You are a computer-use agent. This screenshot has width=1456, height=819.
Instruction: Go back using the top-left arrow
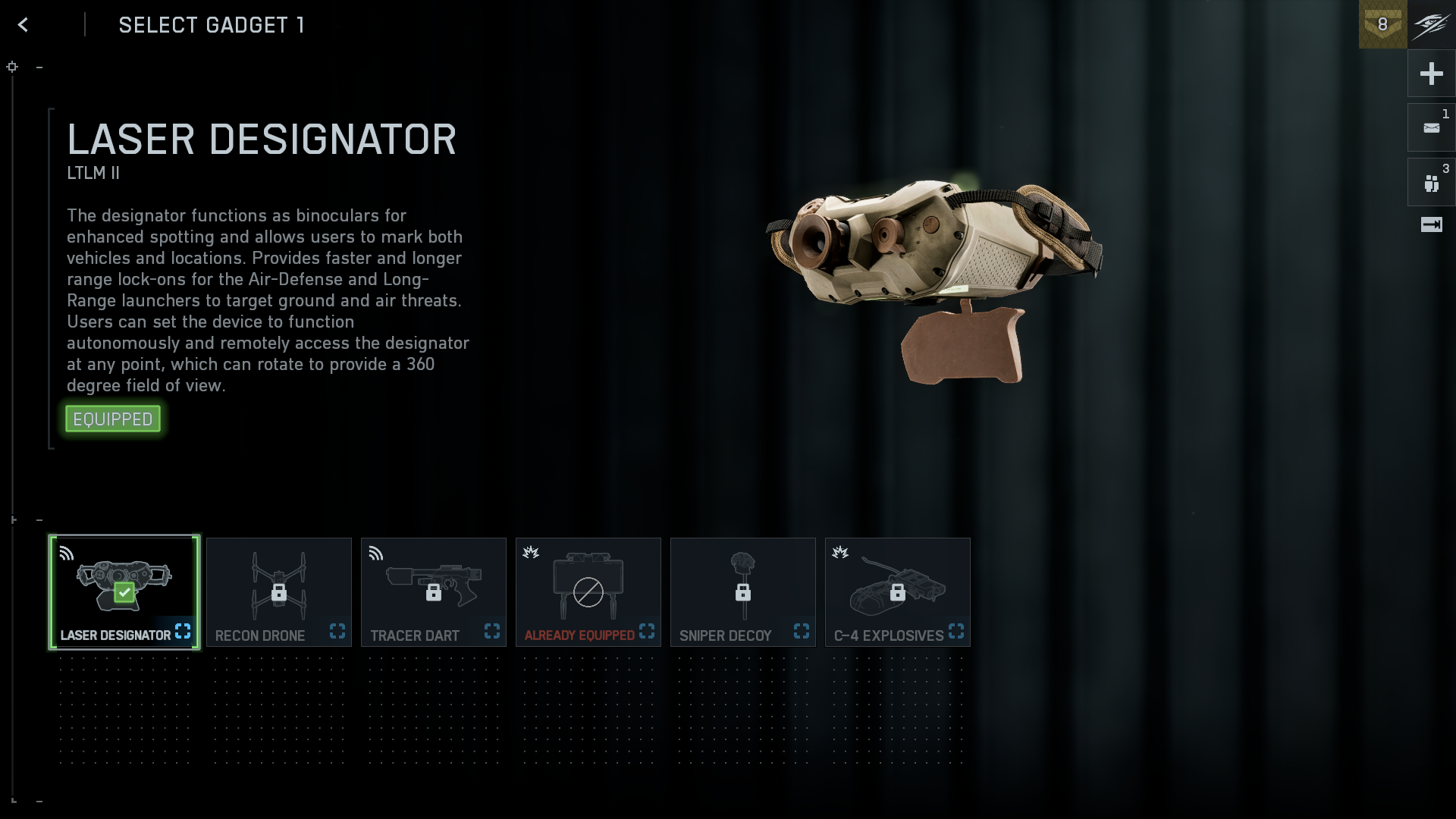coord(24,25)
